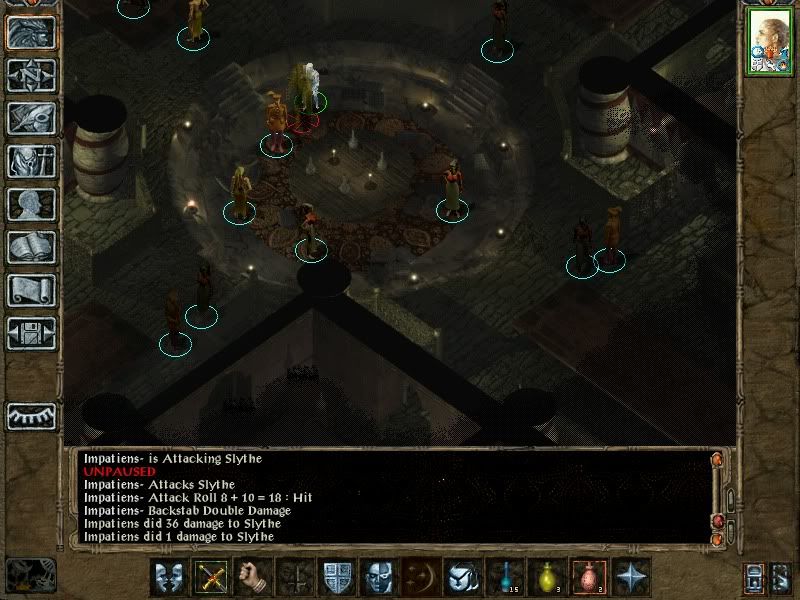The width and height of the screenshot is (800, 600).
Task: Activate the talk masks action
Action: click(169, 577)
